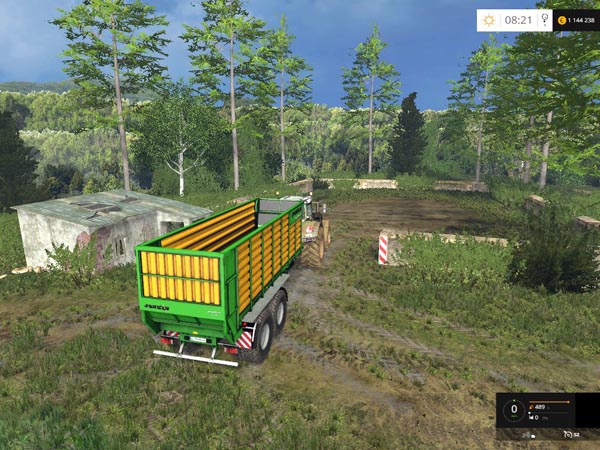Select the time scale clock icon
This screenshot has height=450, width=600.
[543, 19]
